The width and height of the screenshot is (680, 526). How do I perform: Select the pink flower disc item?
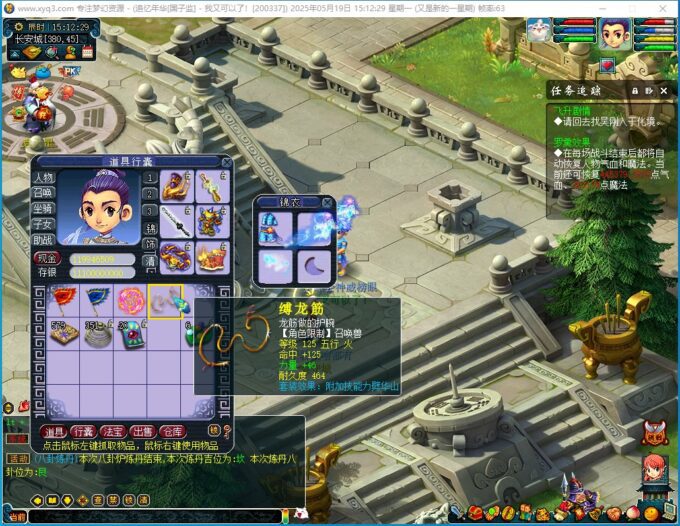tap(131, 300)
